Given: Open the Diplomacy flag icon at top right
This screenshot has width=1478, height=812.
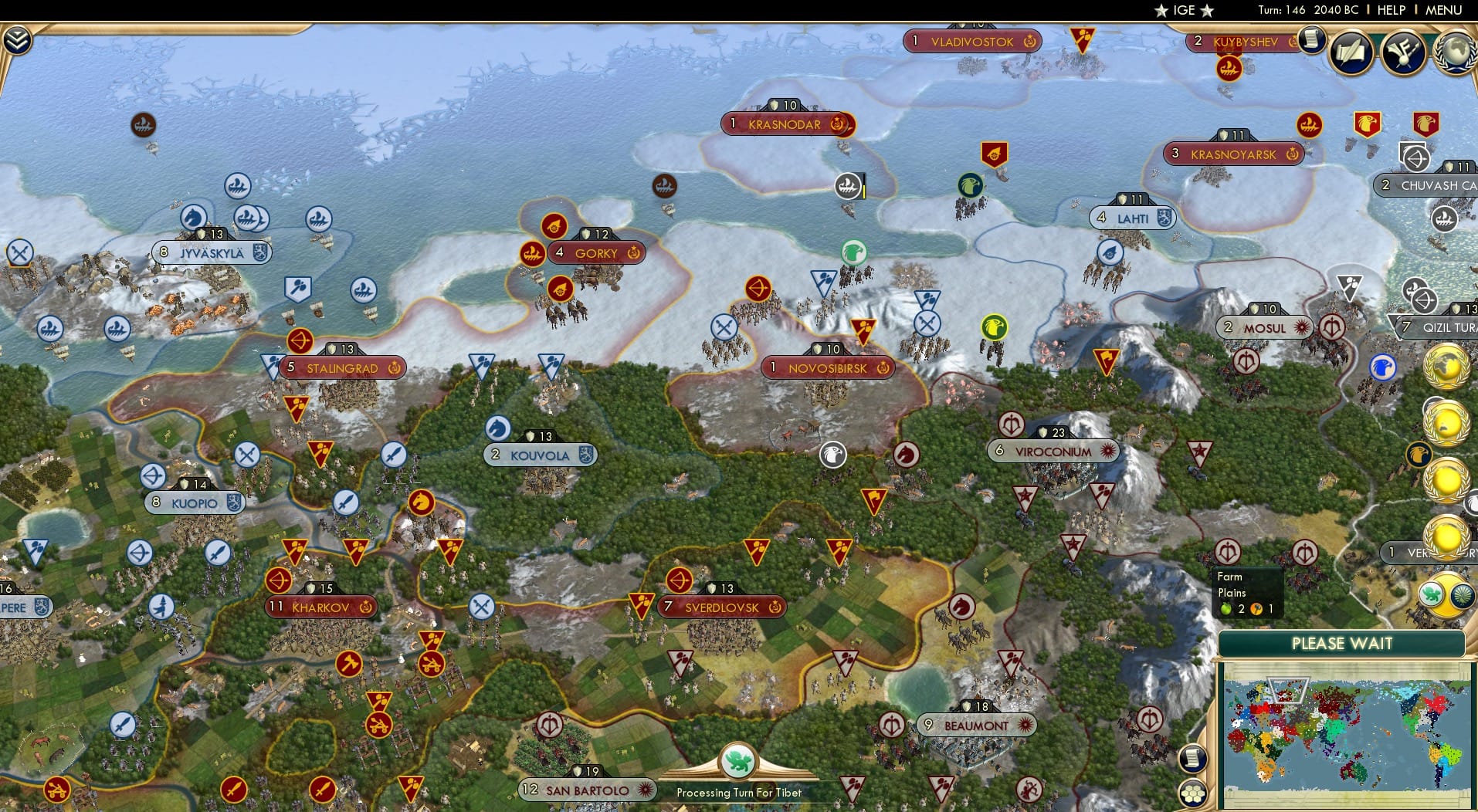Looking at the screenshot, I should (x=1405, y=52).
